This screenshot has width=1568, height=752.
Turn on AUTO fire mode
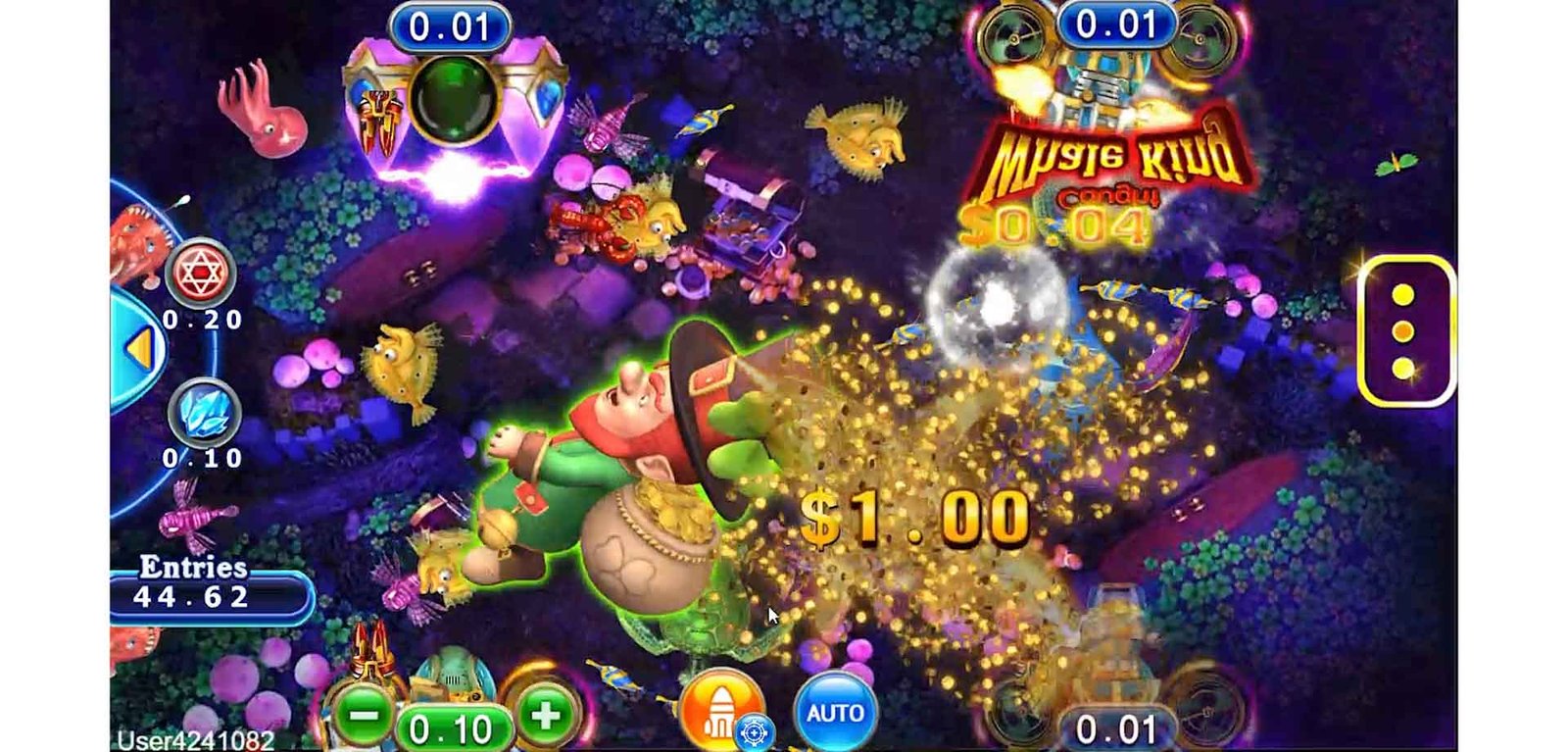point(834,713)
